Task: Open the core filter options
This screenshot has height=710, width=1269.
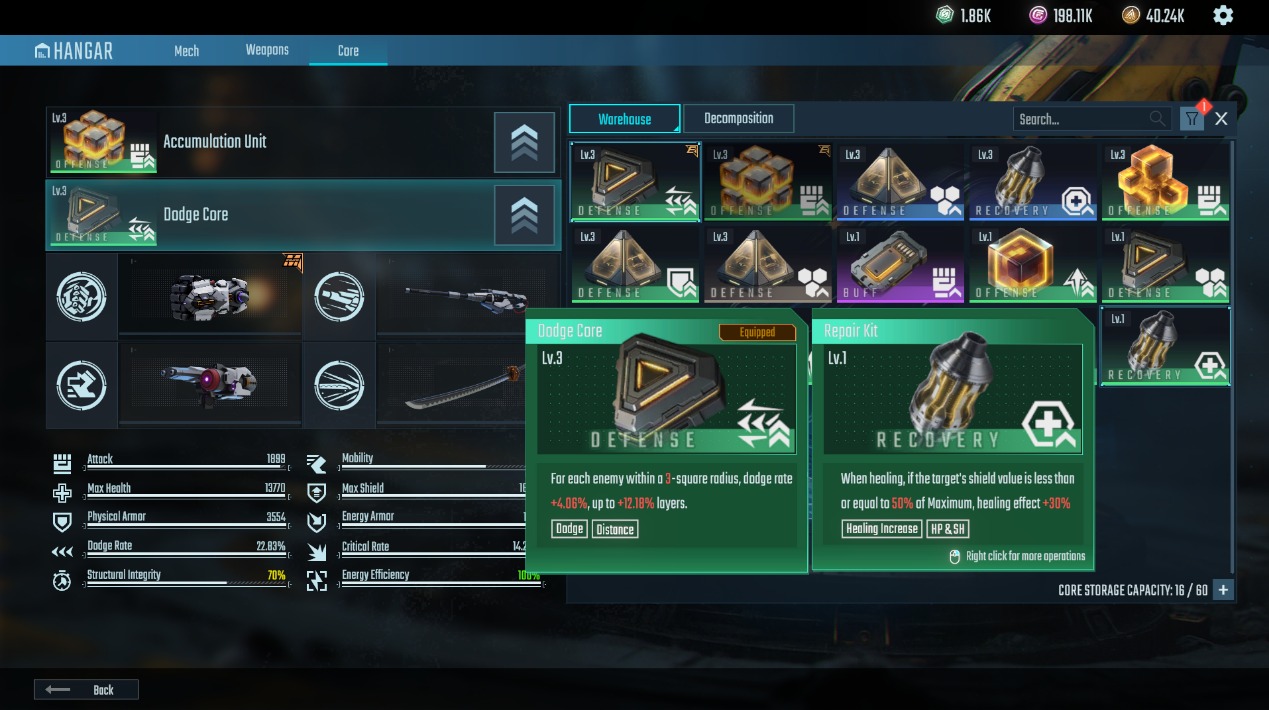Action: [x=1191, y=119]
